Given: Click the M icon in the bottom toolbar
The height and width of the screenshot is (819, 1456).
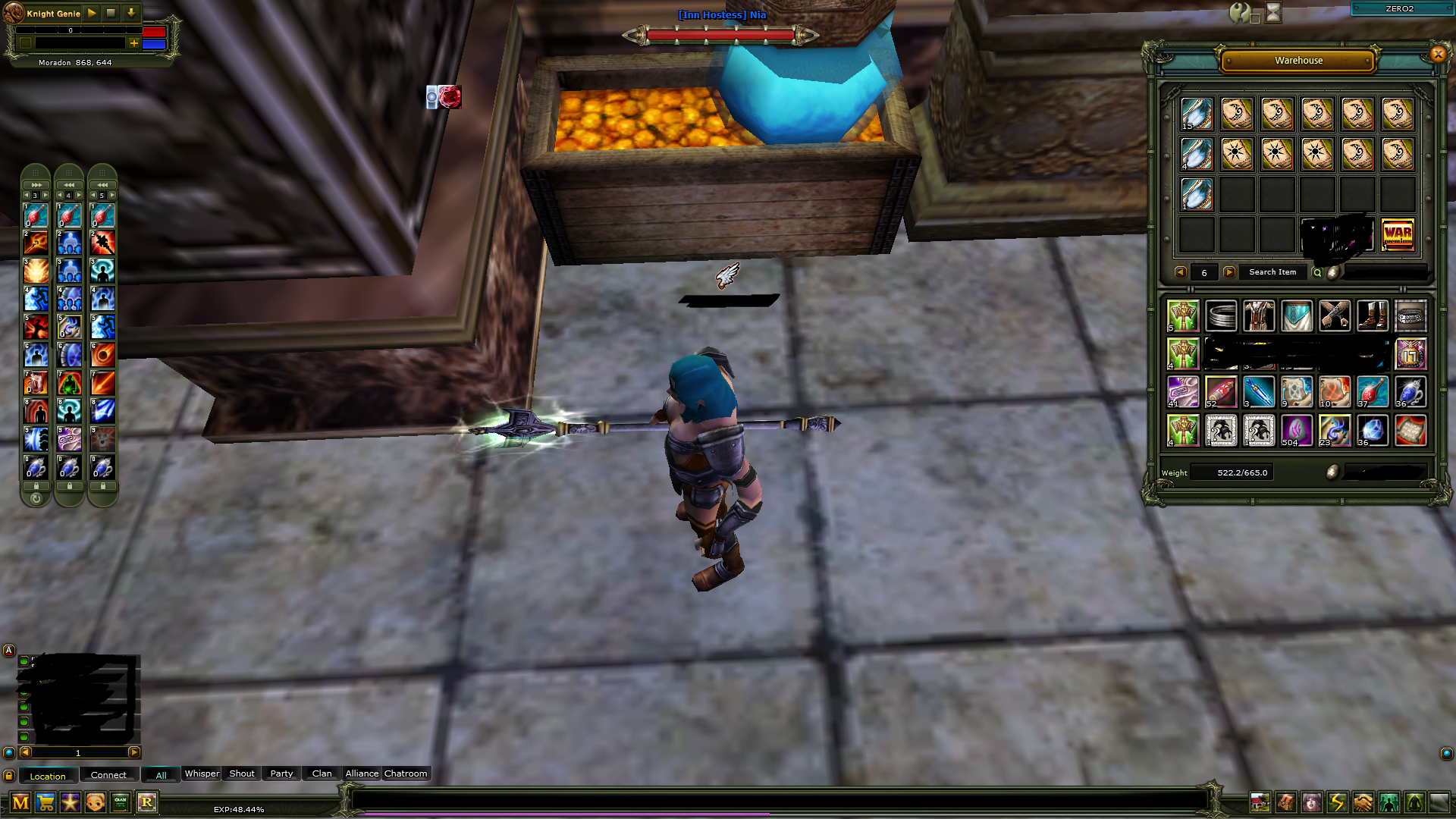Looking at the screenshot, I should [20, 802].
